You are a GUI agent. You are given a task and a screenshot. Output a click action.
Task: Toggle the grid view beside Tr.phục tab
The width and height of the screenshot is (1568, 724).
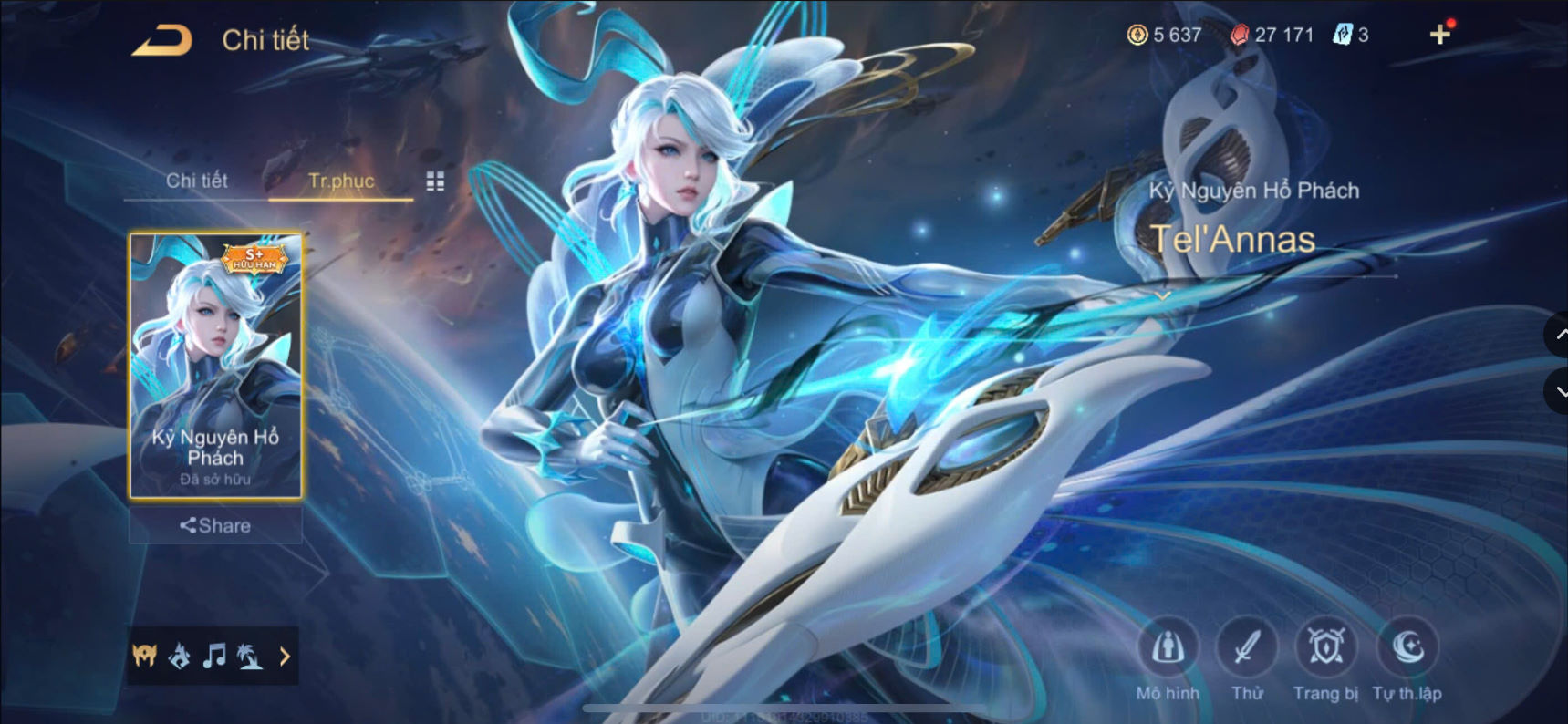(x=435, y=181)
